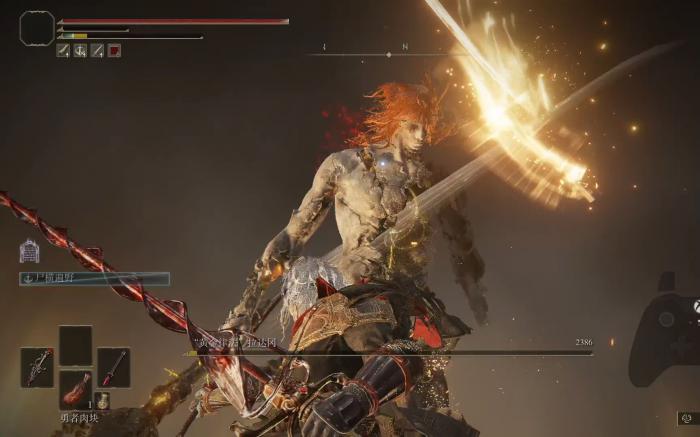Screen dimensions: 700x437
Task: Select the left-hand armament slot
Action: pos(37,367)
